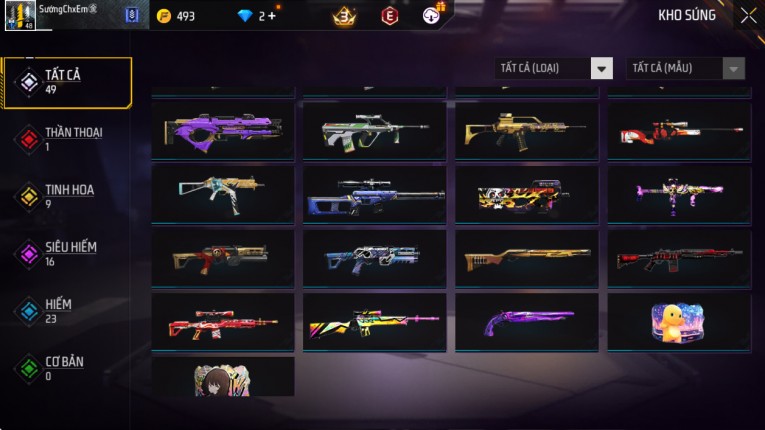Select the gold long shotgun skin
The width and height of the screenshot is (765, 430).
pyautogui.click(x=527, y=258)
